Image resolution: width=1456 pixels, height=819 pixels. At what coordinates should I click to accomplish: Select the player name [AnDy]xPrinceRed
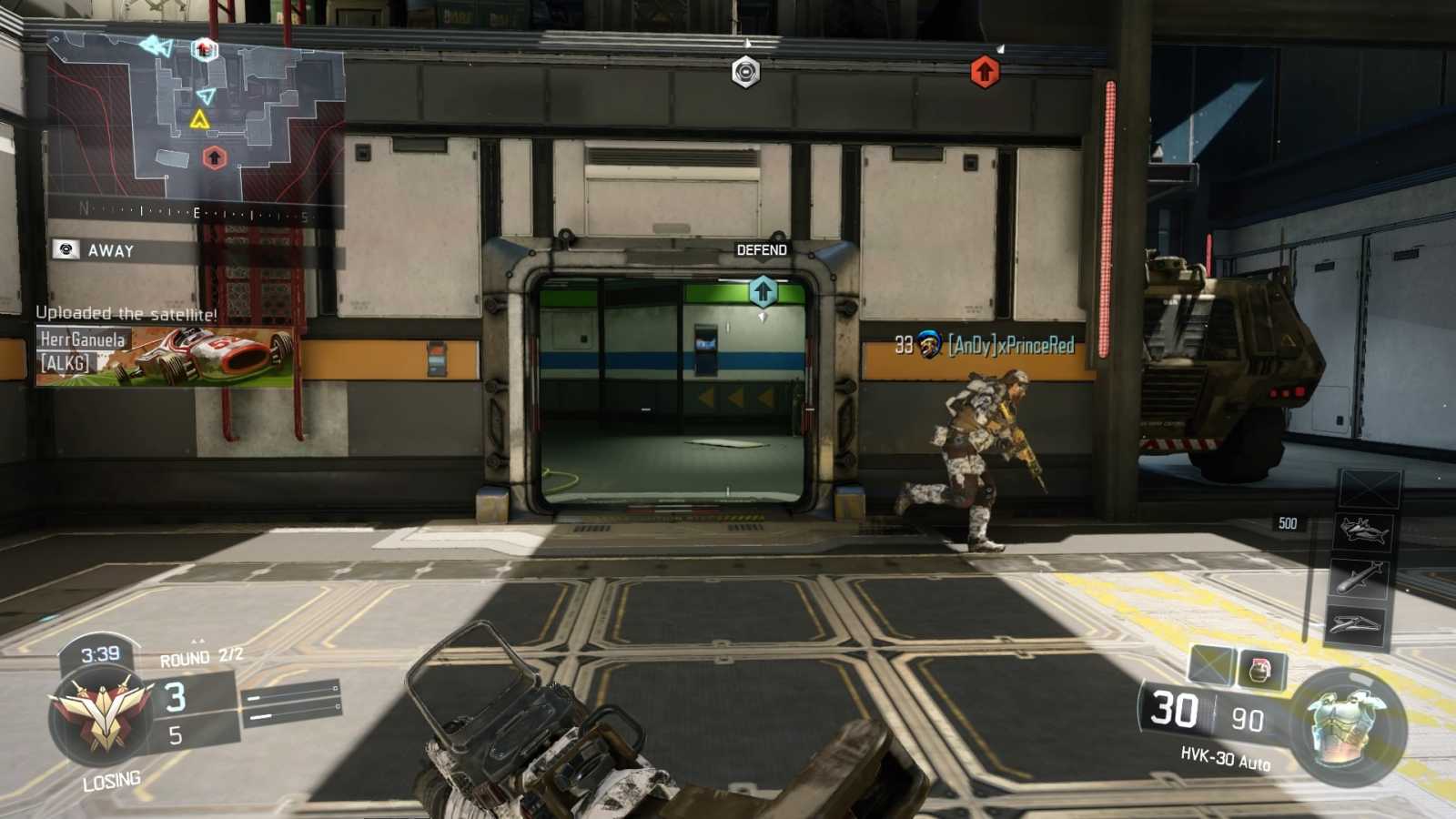(1013, 345)
